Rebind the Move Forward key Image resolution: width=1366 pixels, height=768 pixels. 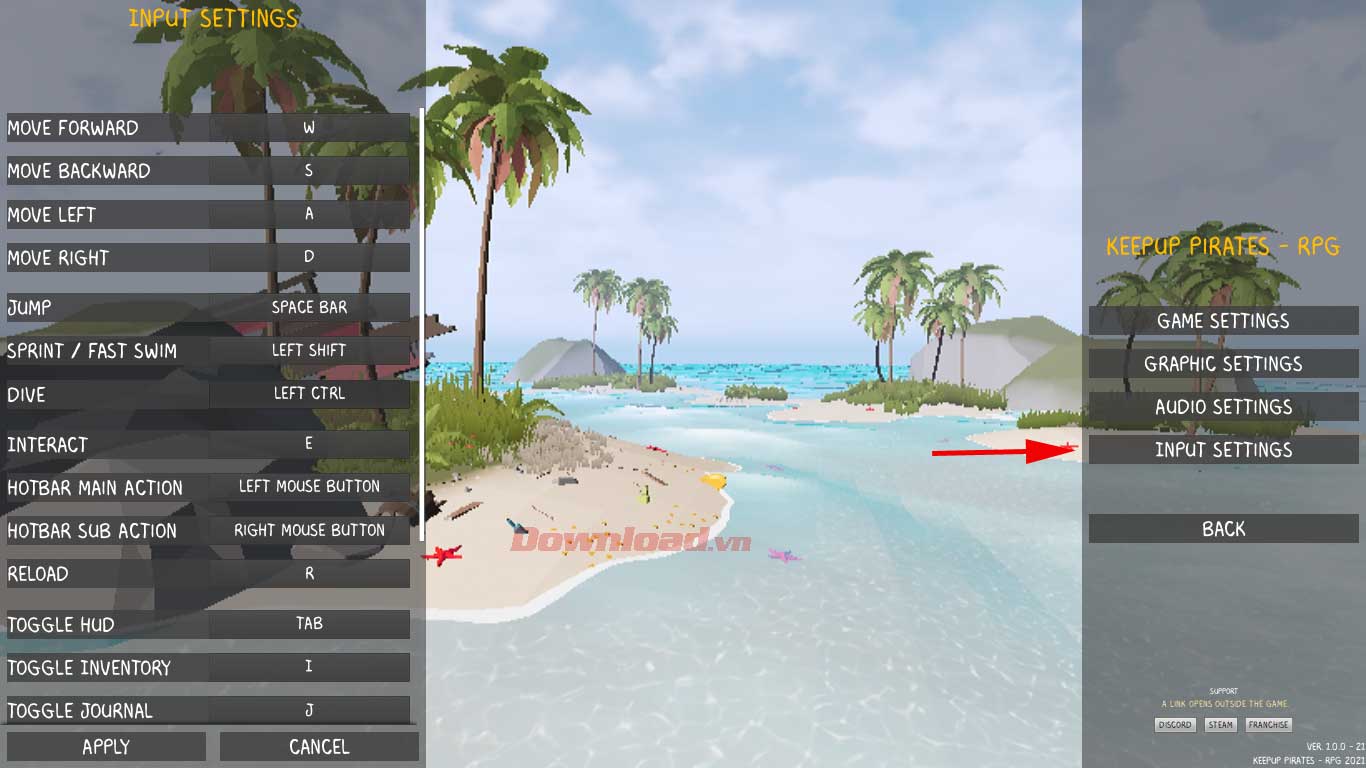310,127
